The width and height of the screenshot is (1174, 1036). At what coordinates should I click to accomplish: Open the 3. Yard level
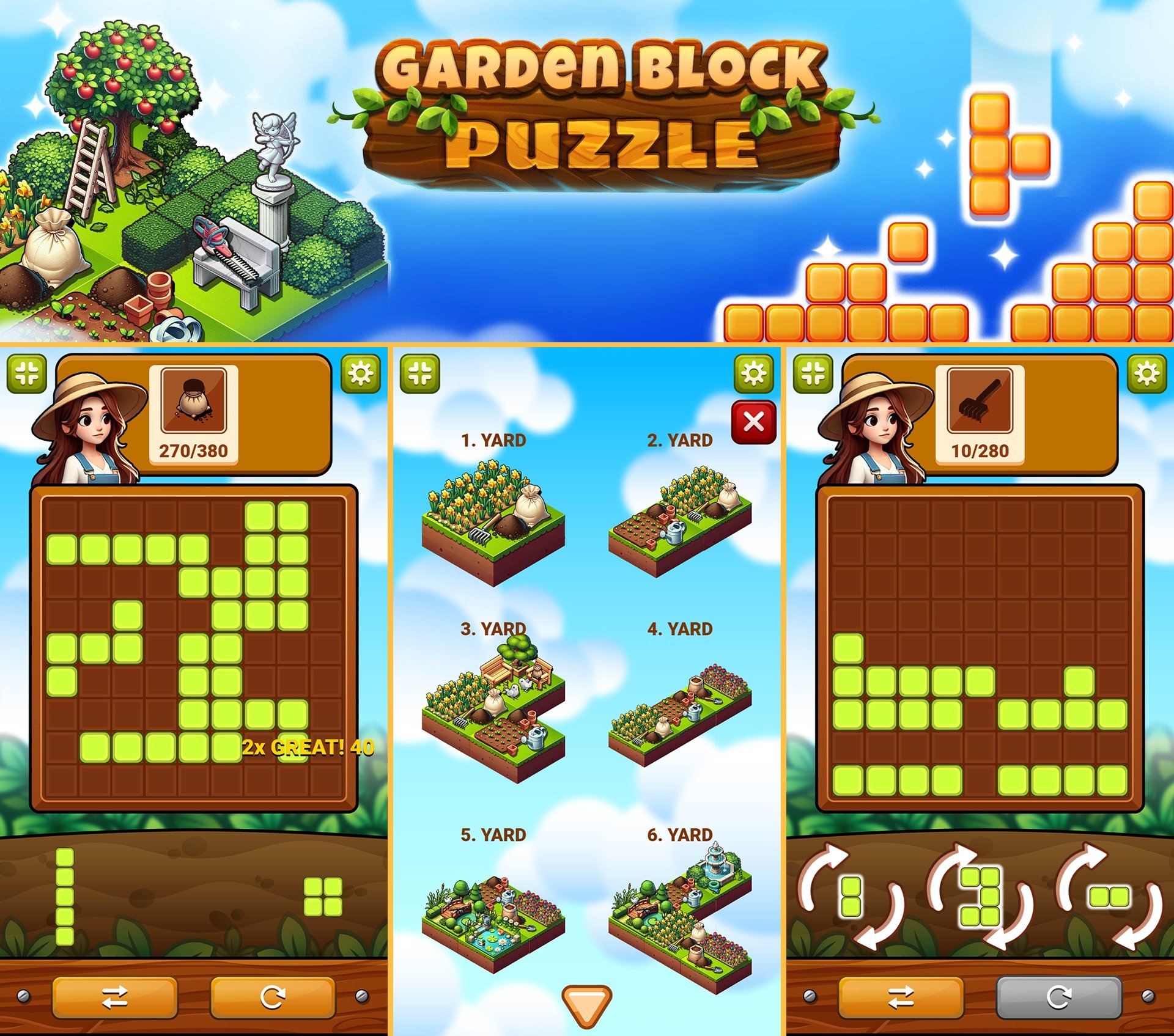point(493,709)
